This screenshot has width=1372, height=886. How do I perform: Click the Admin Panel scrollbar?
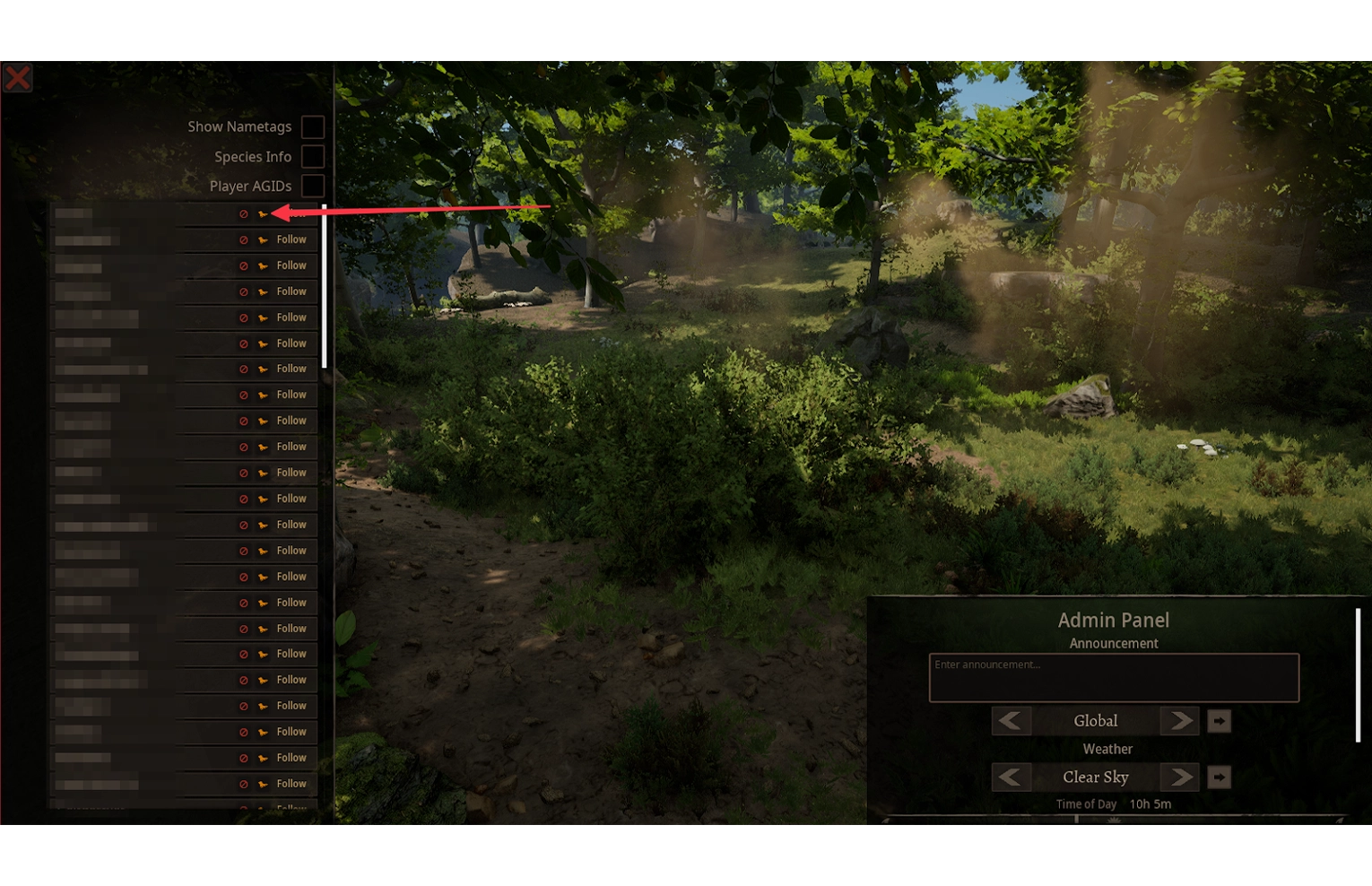[x=1358, y=674]
